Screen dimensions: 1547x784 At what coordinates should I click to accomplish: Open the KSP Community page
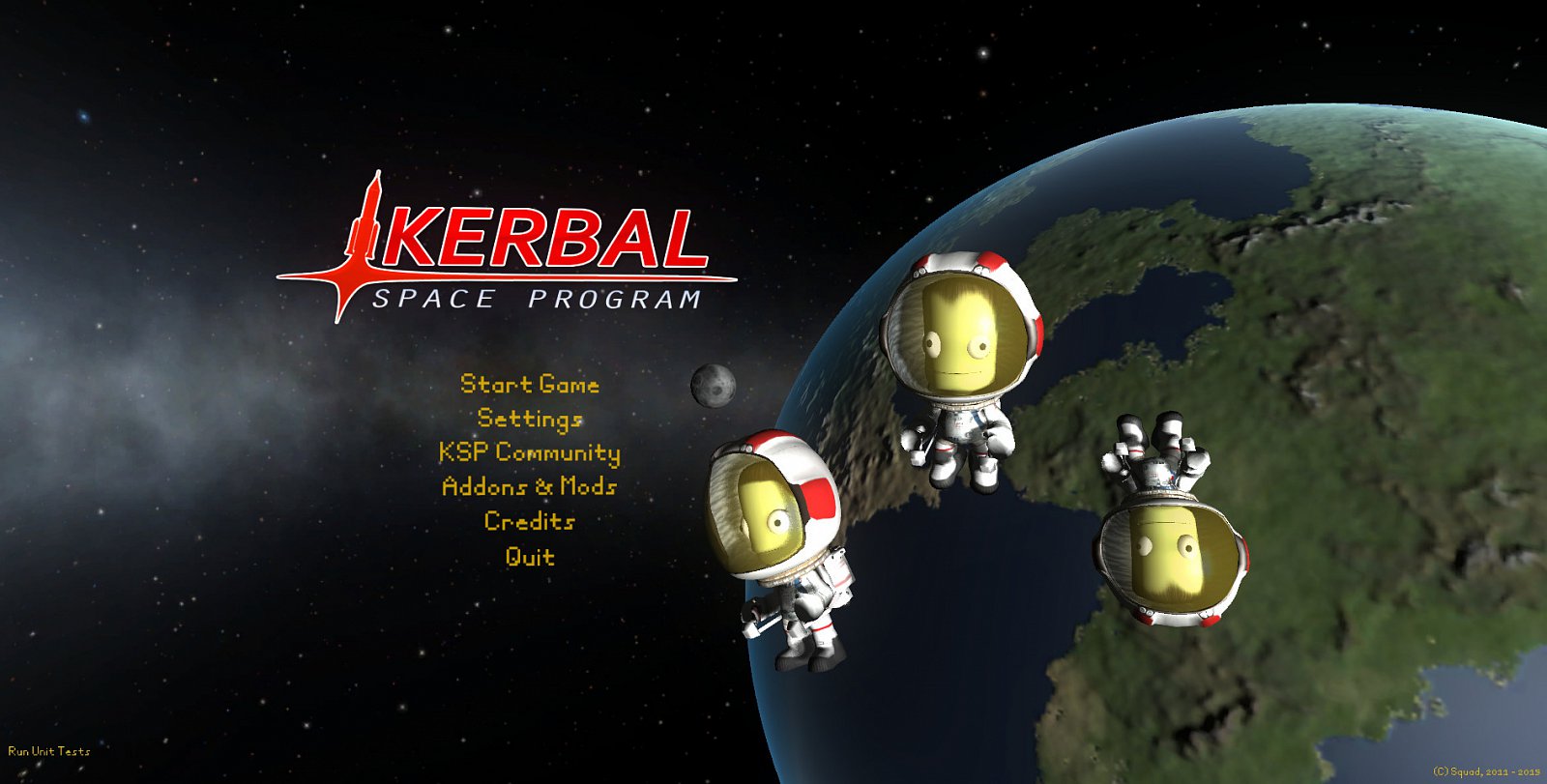click(530, 453)
